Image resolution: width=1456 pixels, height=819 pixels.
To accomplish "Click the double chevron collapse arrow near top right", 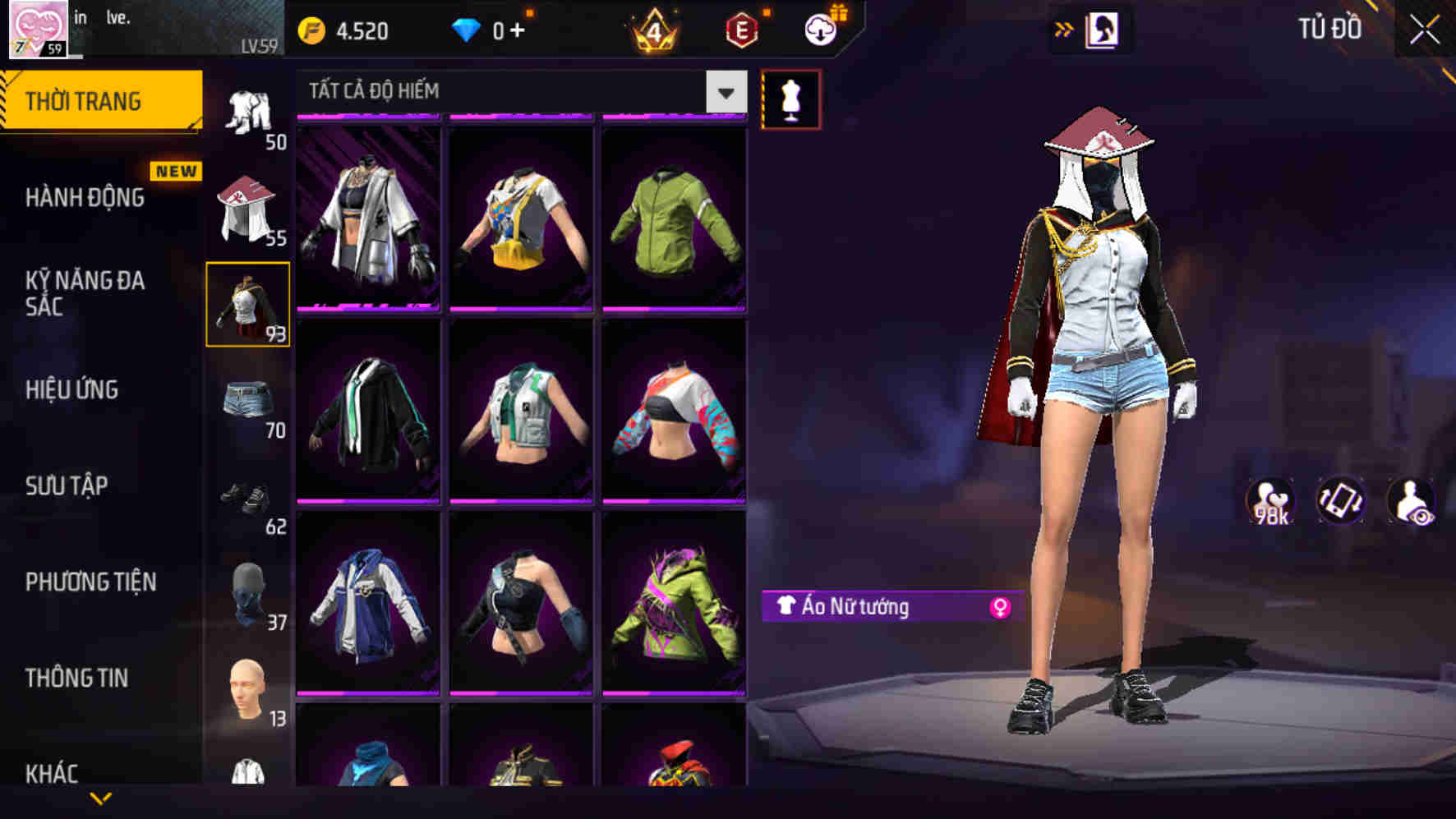I will 1063,28.
